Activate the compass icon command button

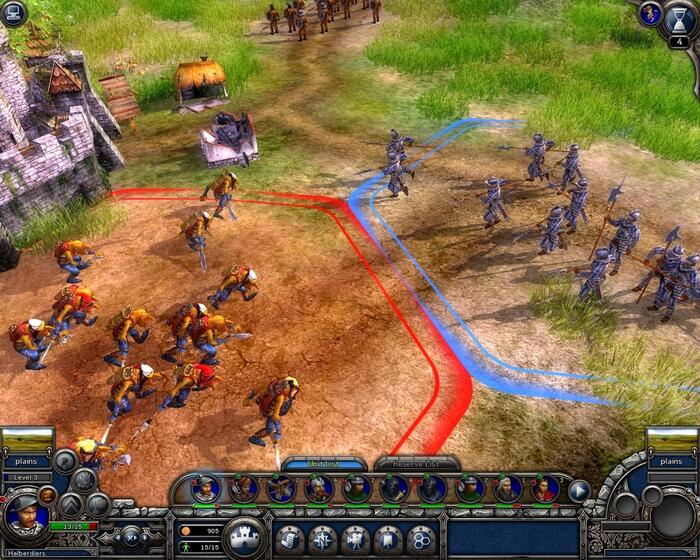tap(323, 538)
